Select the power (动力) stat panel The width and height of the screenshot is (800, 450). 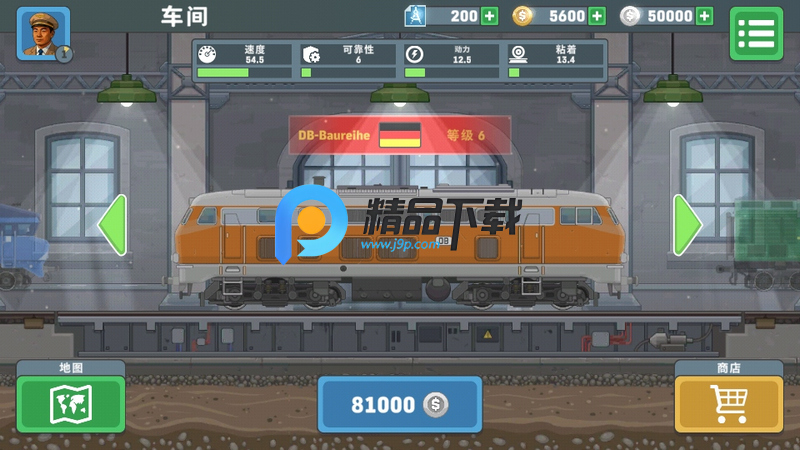451,60
